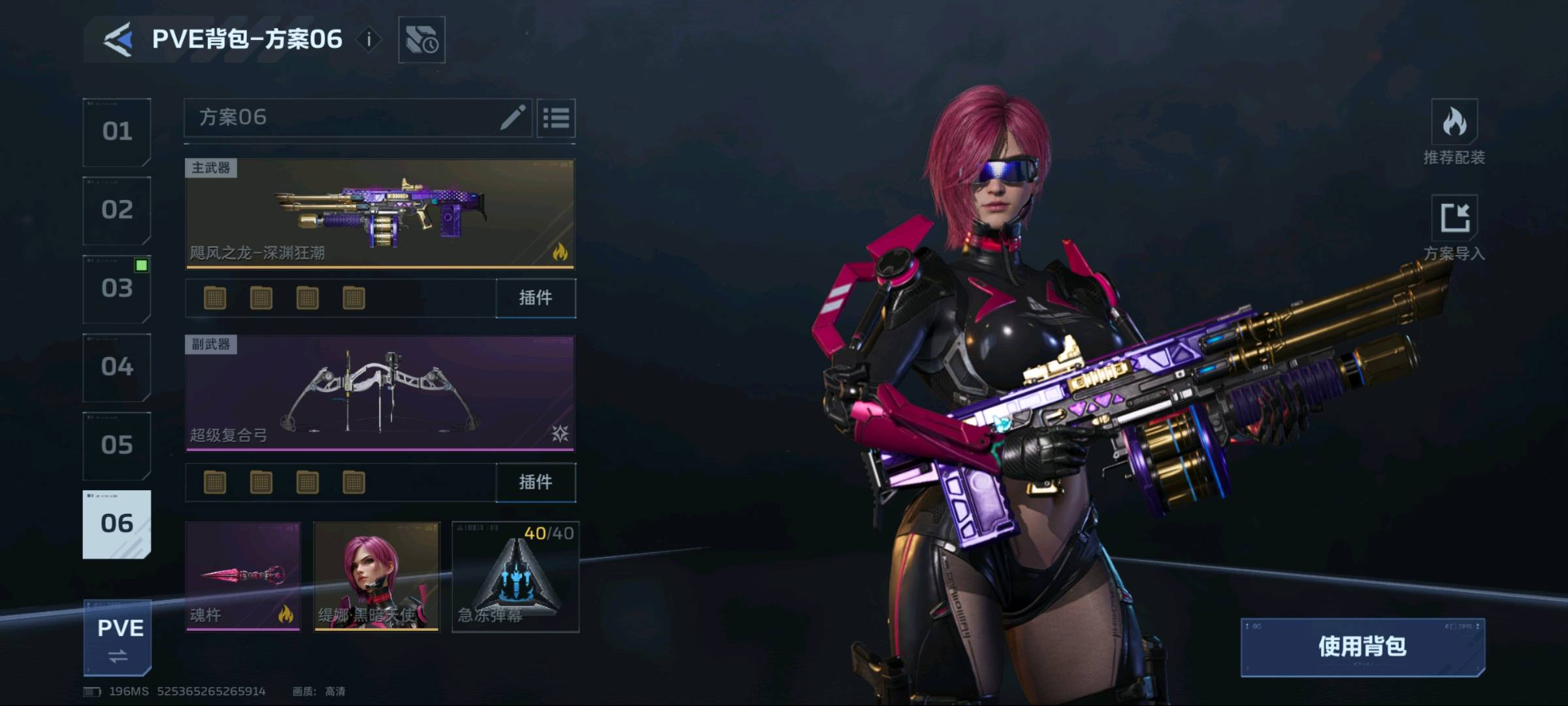Switch to loadout tab 01
This screenshot has height=706, width=1568.
click(x=117, y=132)
